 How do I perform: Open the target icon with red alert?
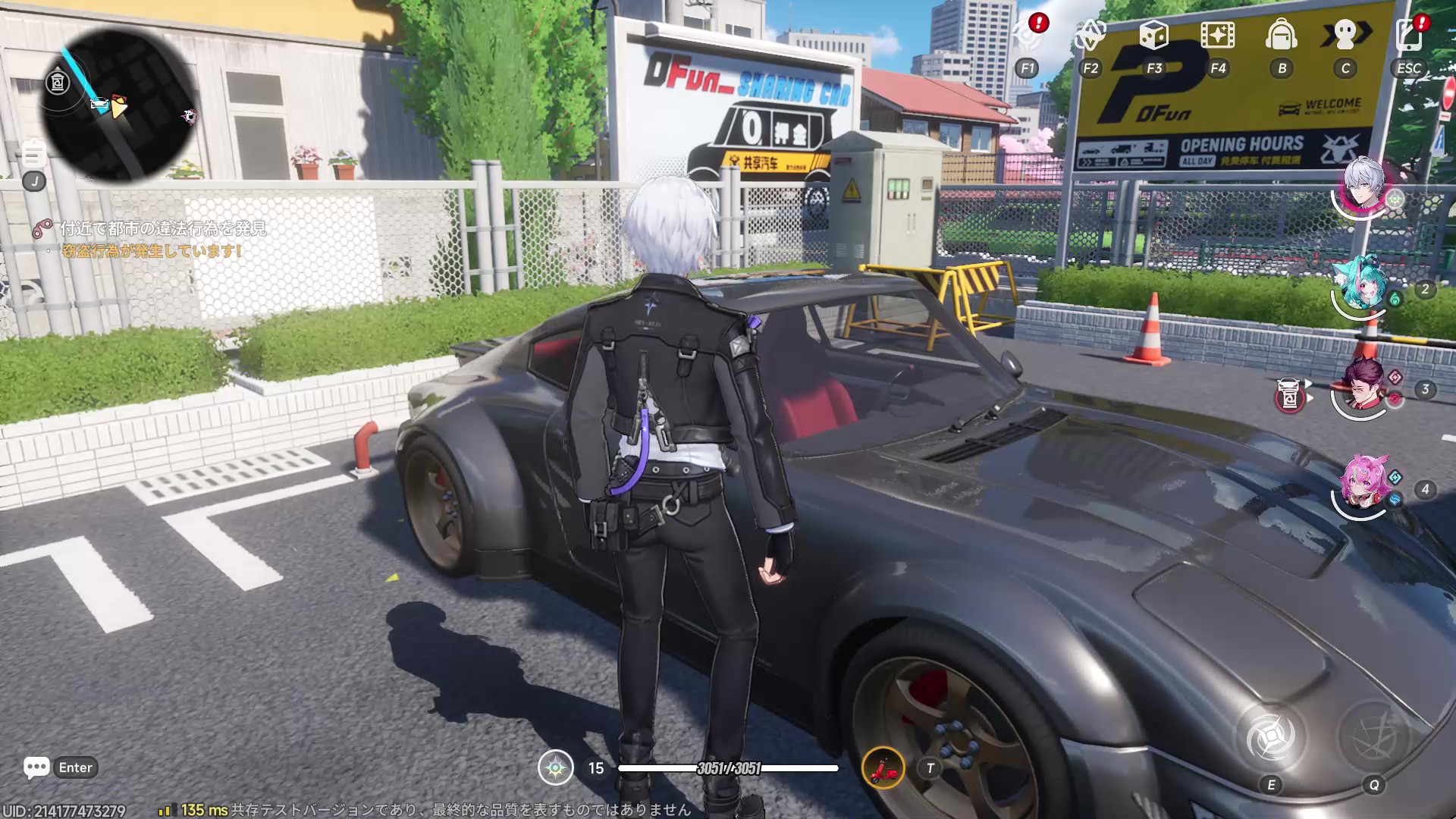tap(1028, 35)
